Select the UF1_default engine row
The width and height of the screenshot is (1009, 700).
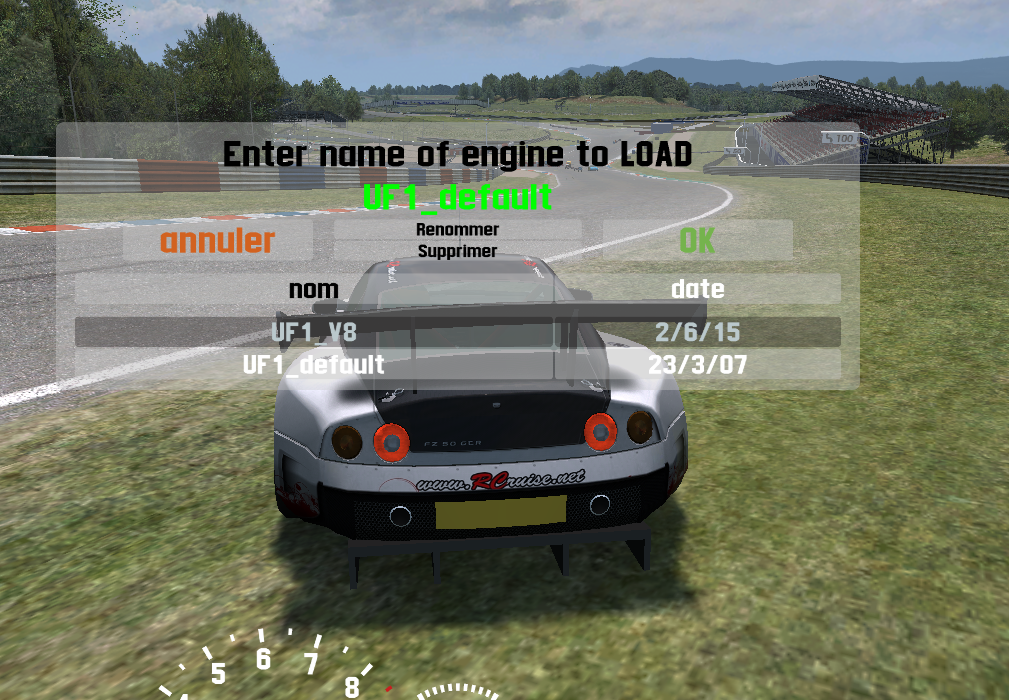[314, 364]
